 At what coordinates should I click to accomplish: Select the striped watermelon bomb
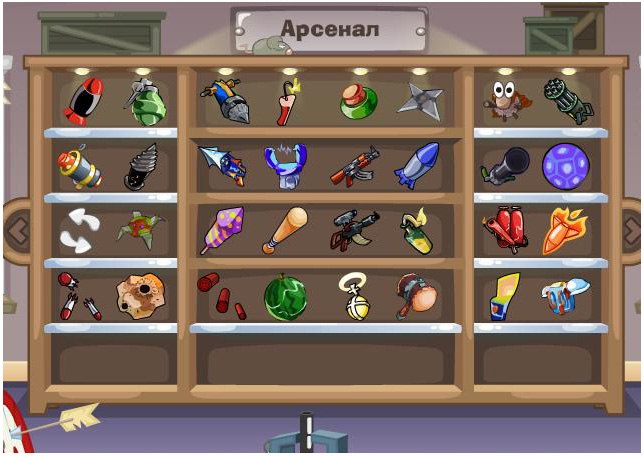[285, 297]
